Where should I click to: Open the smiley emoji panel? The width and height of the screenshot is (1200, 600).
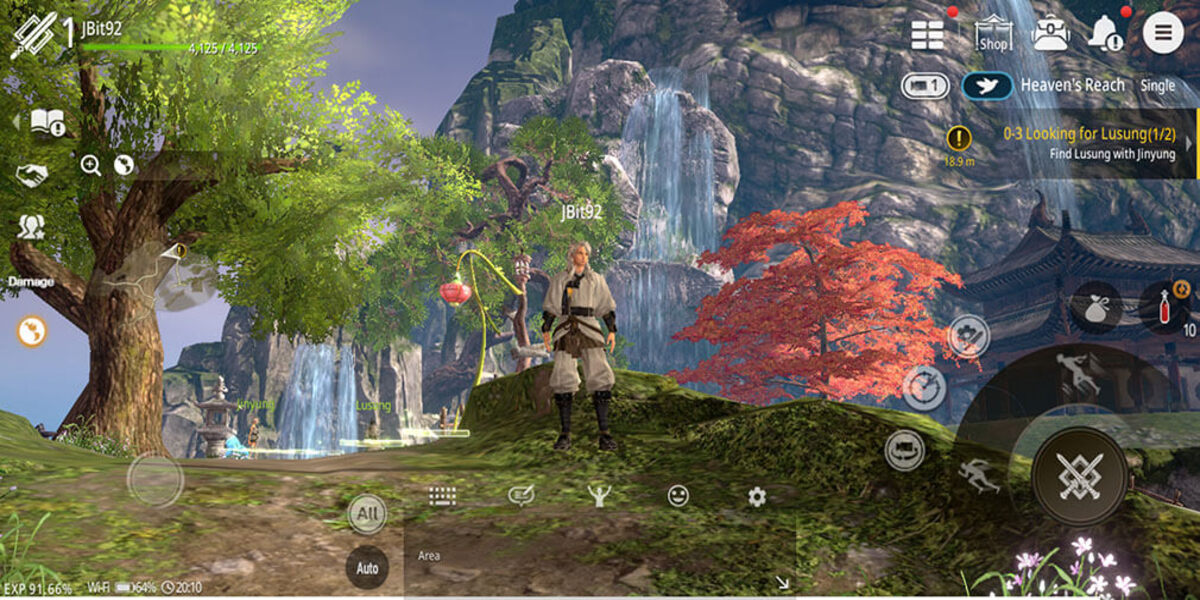678,496
